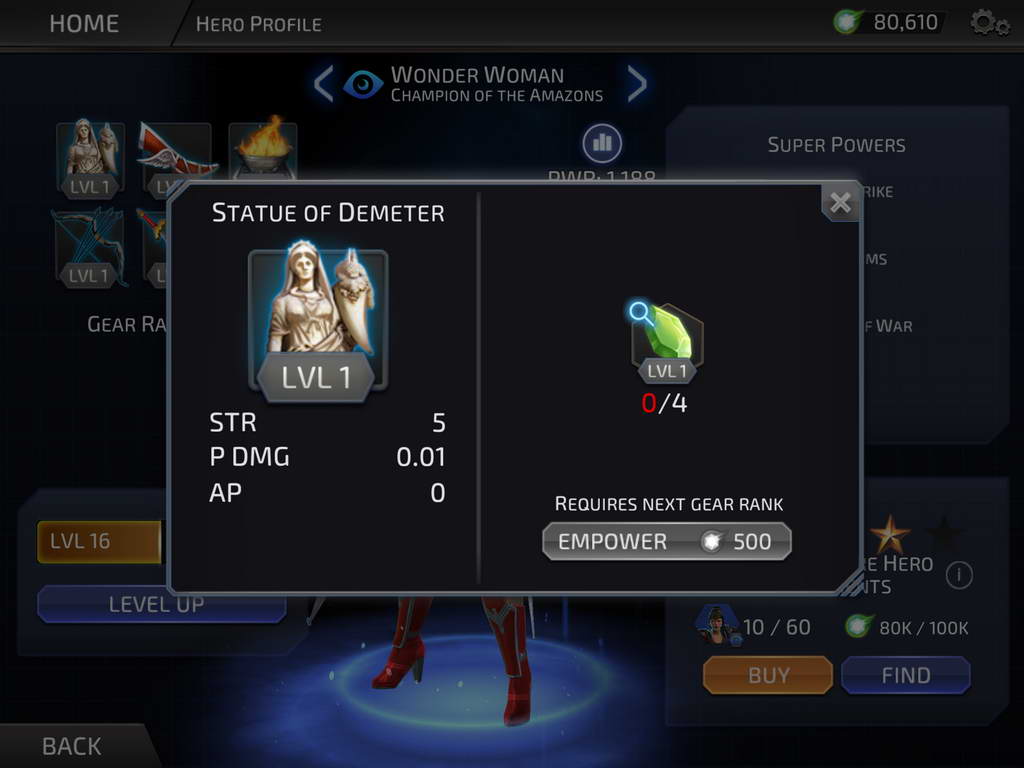Open the stats bar chart icon
The image size is (1024, 768).
tap(602, 144)
